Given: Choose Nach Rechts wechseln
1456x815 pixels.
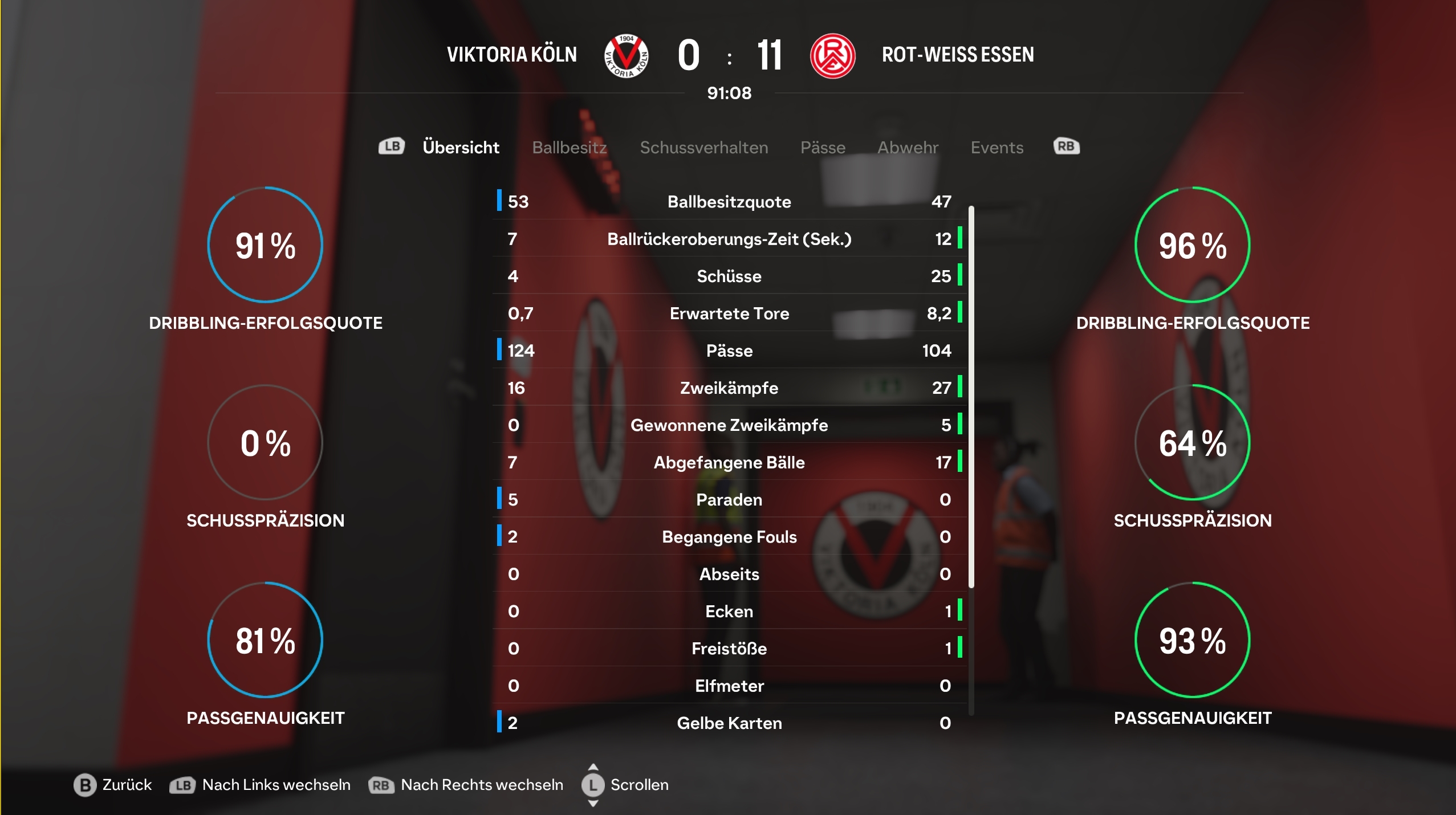Looking at the screenshot, I should 466,785.
